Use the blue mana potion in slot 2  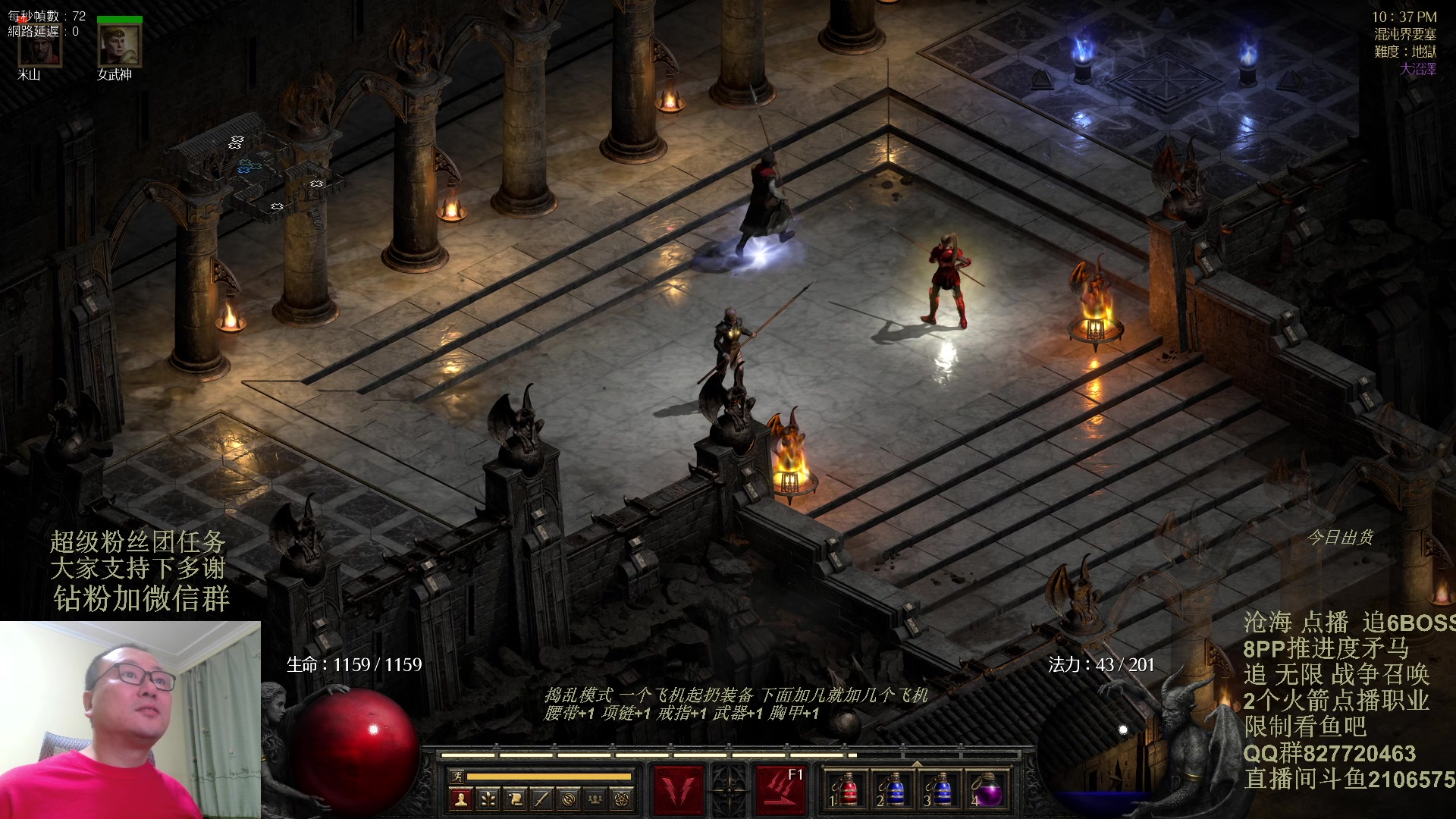(893, 790)
